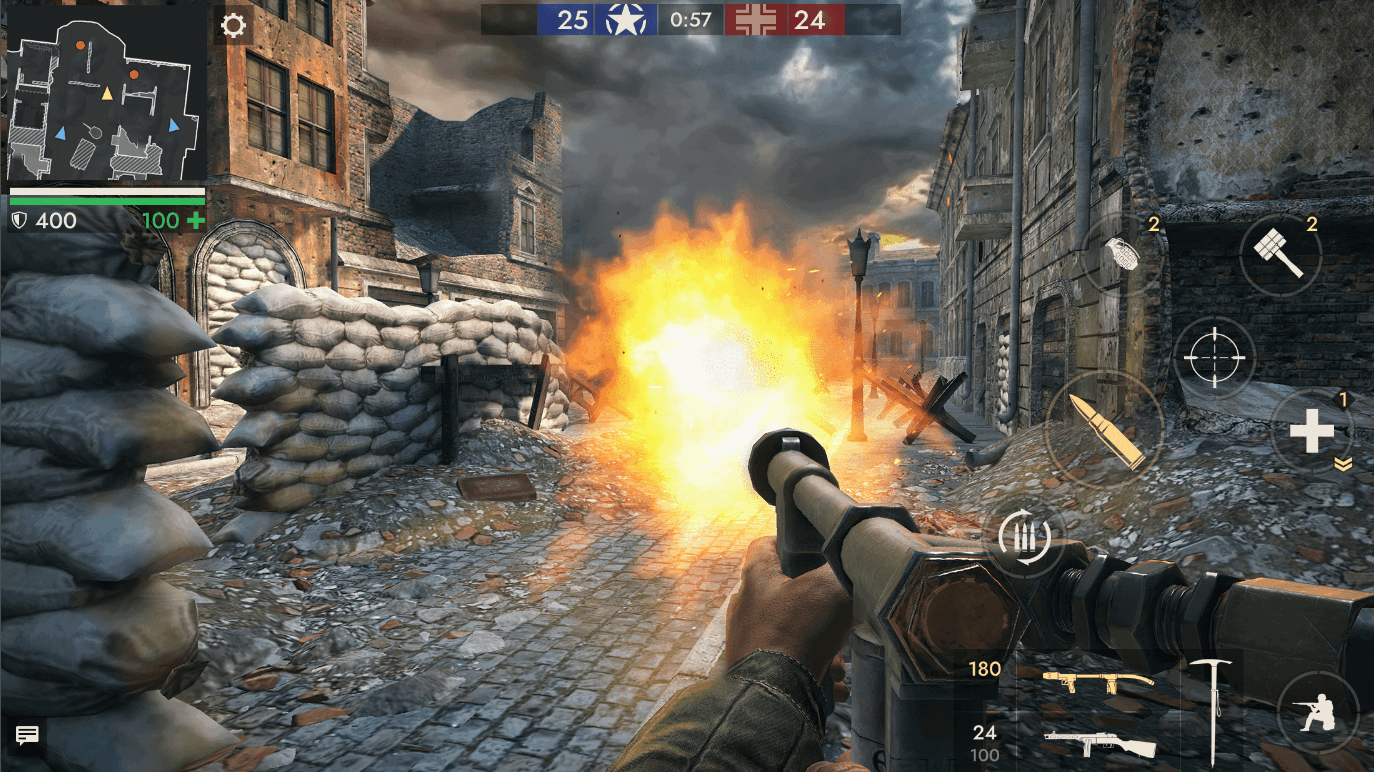This screenshot has height=772, width=1374.
Task: Switch to the white submachine gun slot
Action: coord(1099,744)
